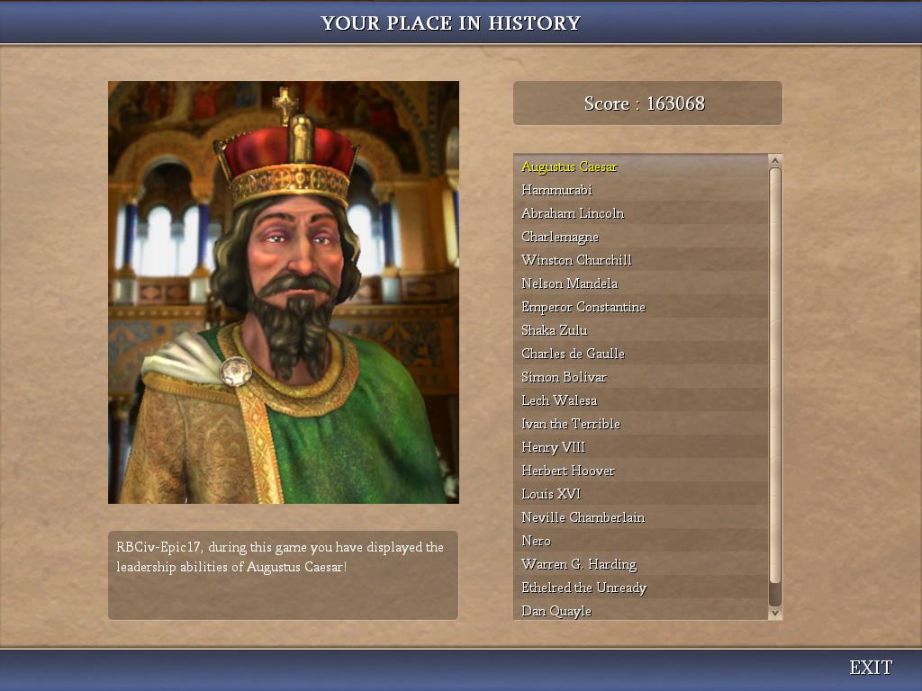Click the Ivan the Terrible entry
The height and width of the screenshot is (691, 922).
pos(570,424)
